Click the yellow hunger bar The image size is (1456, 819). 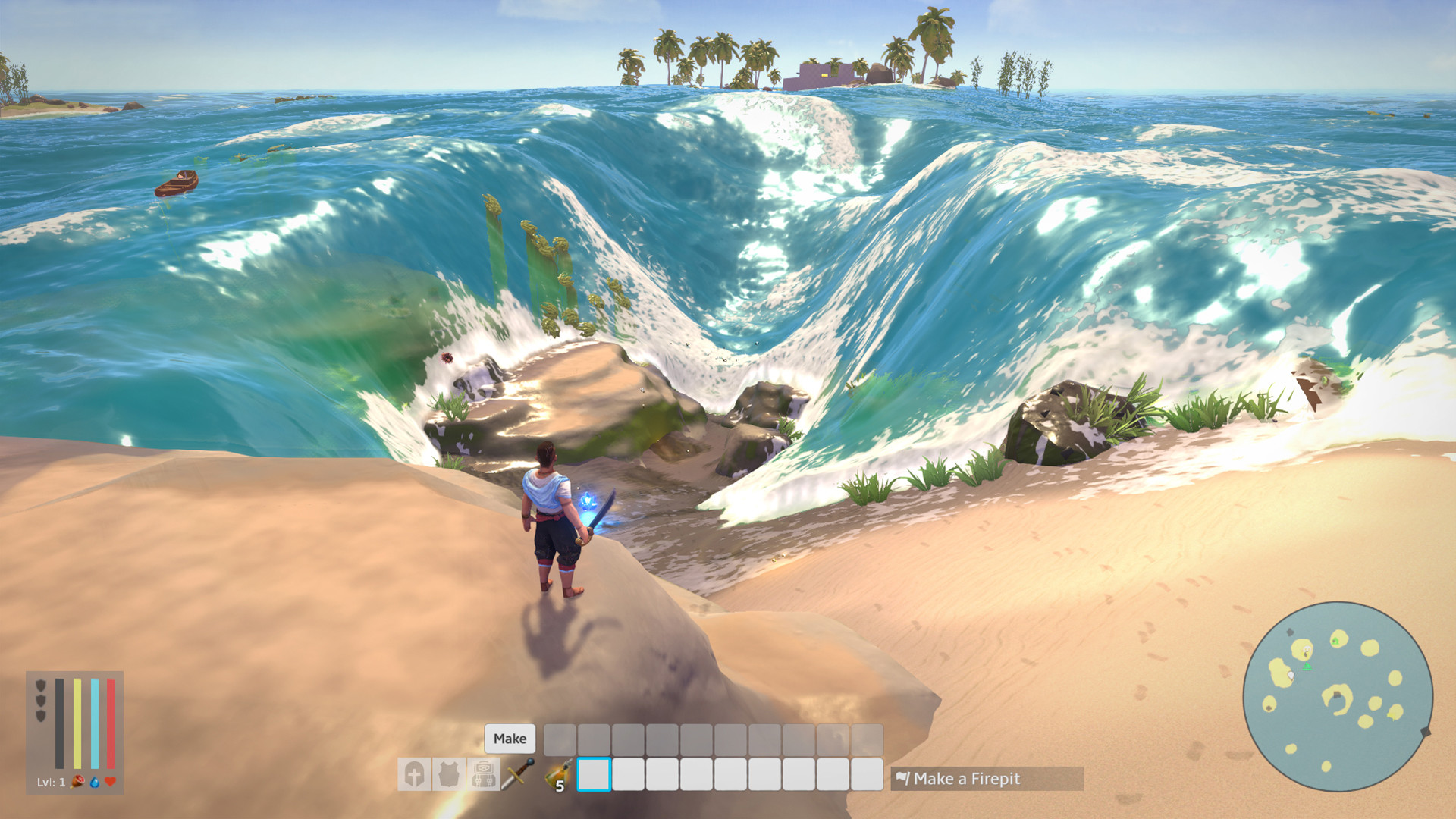[77, 723]
